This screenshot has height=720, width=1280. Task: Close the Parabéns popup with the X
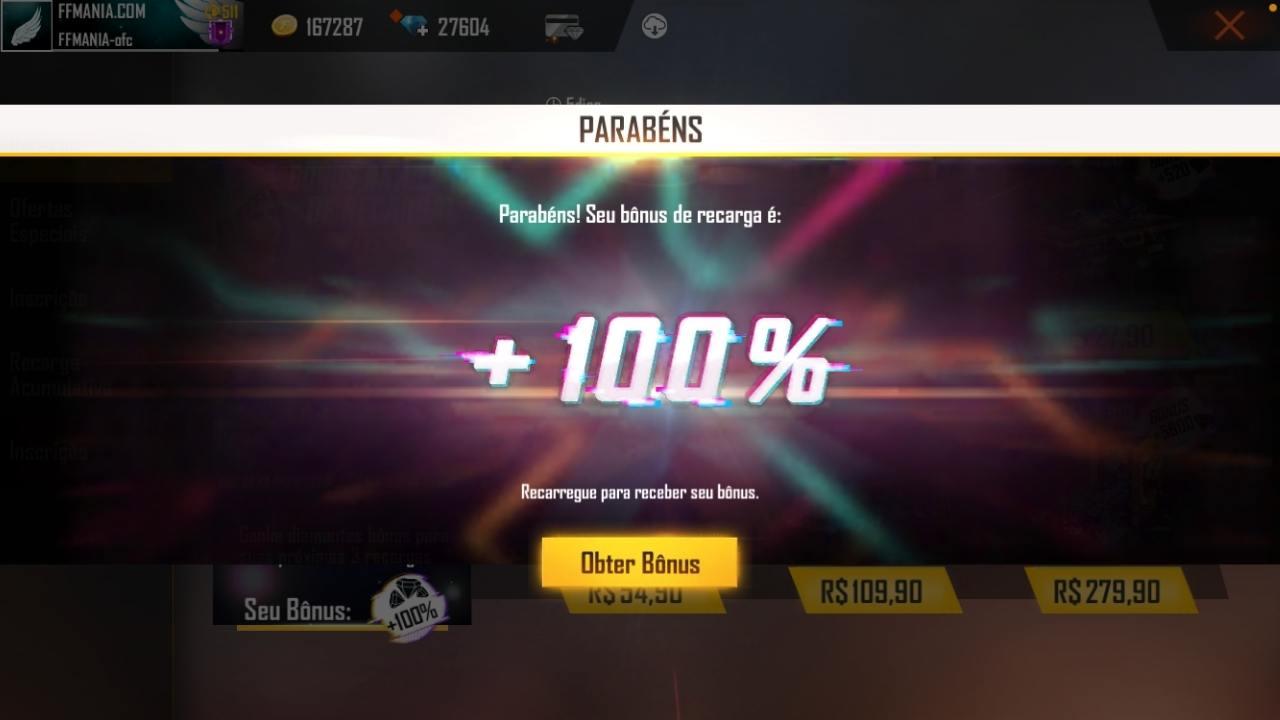pos(1228,26)
